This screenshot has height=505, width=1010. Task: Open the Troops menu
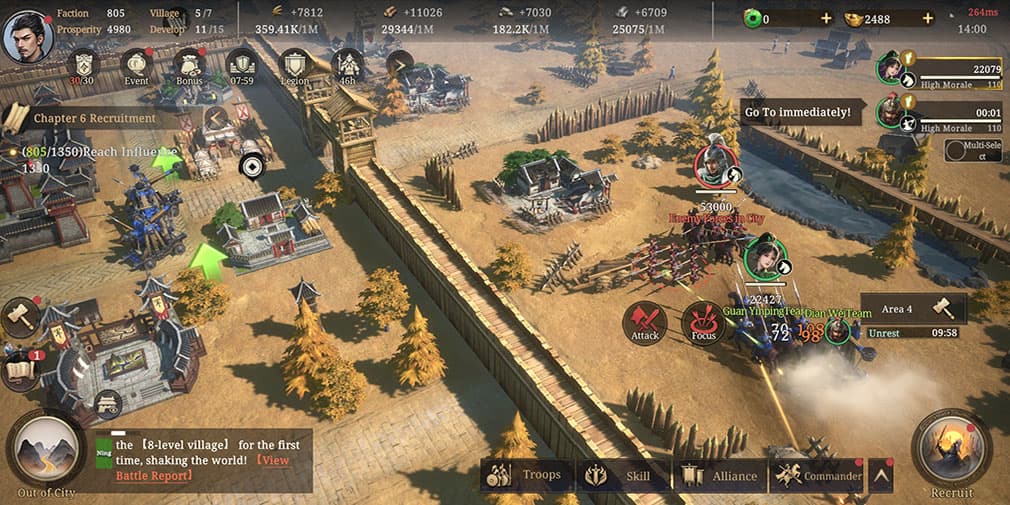[x=527, y=475]
